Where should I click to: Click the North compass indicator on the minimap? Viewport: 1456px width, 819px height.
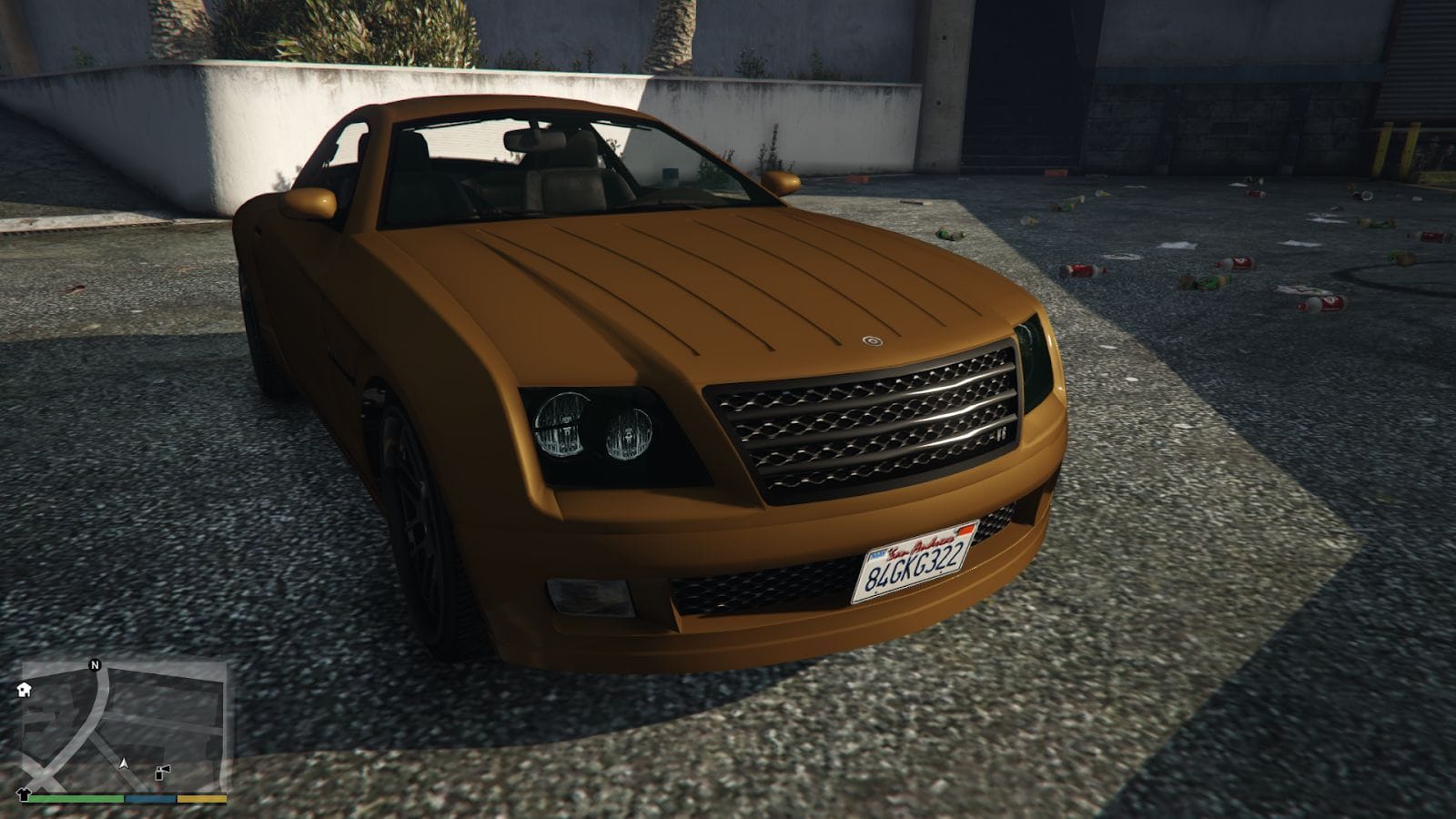point(95,666)
